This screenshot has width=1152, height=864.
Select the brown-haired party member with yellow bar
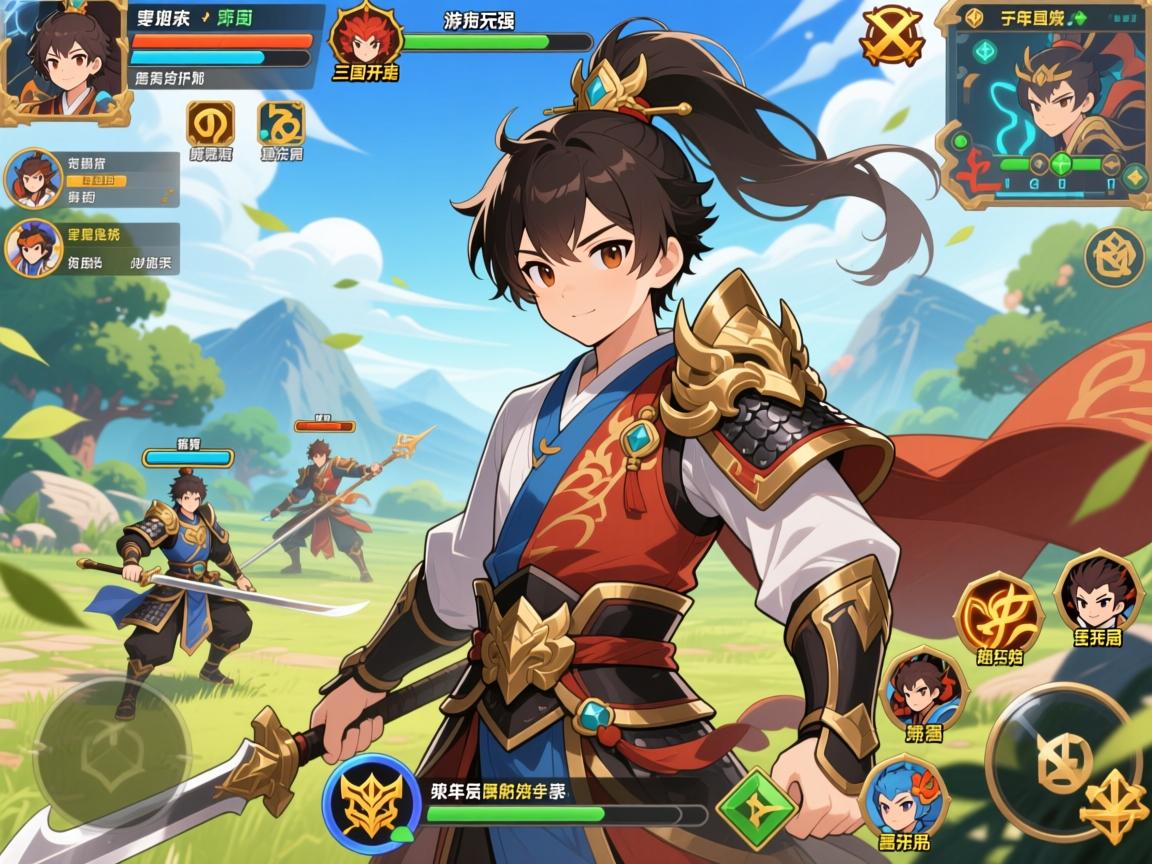34,178
